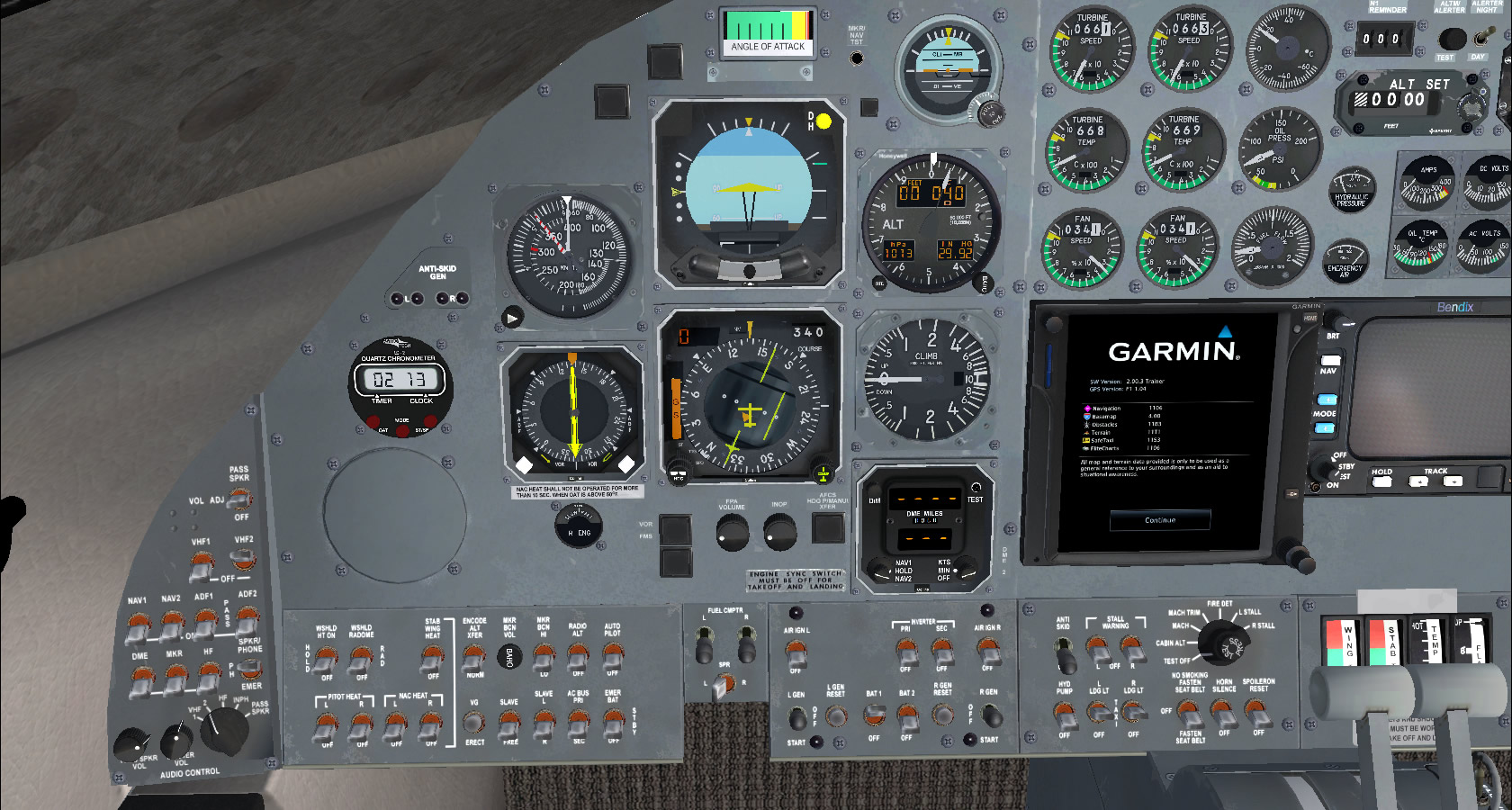This screenshot has height=810, width=1512.
Task: Click the L GEN RESET button
Action: pyautogui.click(x=836, y=715)
